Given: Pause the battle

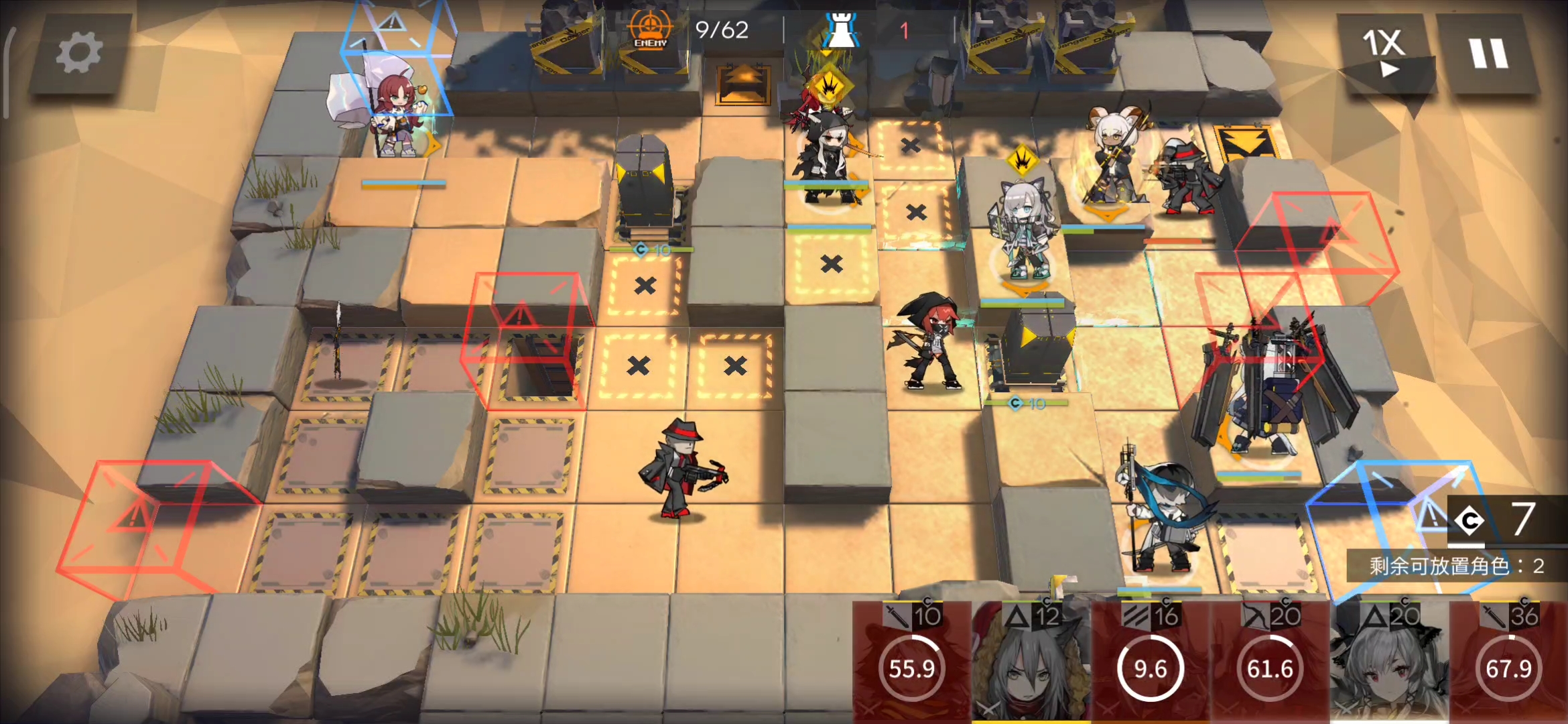Looking at the screenshot, I should point(1488,54).
